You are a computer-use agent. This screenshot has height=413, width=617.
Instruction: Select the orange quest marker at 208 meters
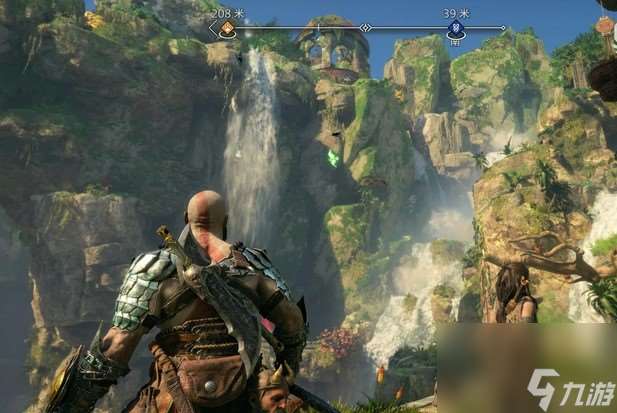[227, 28]
